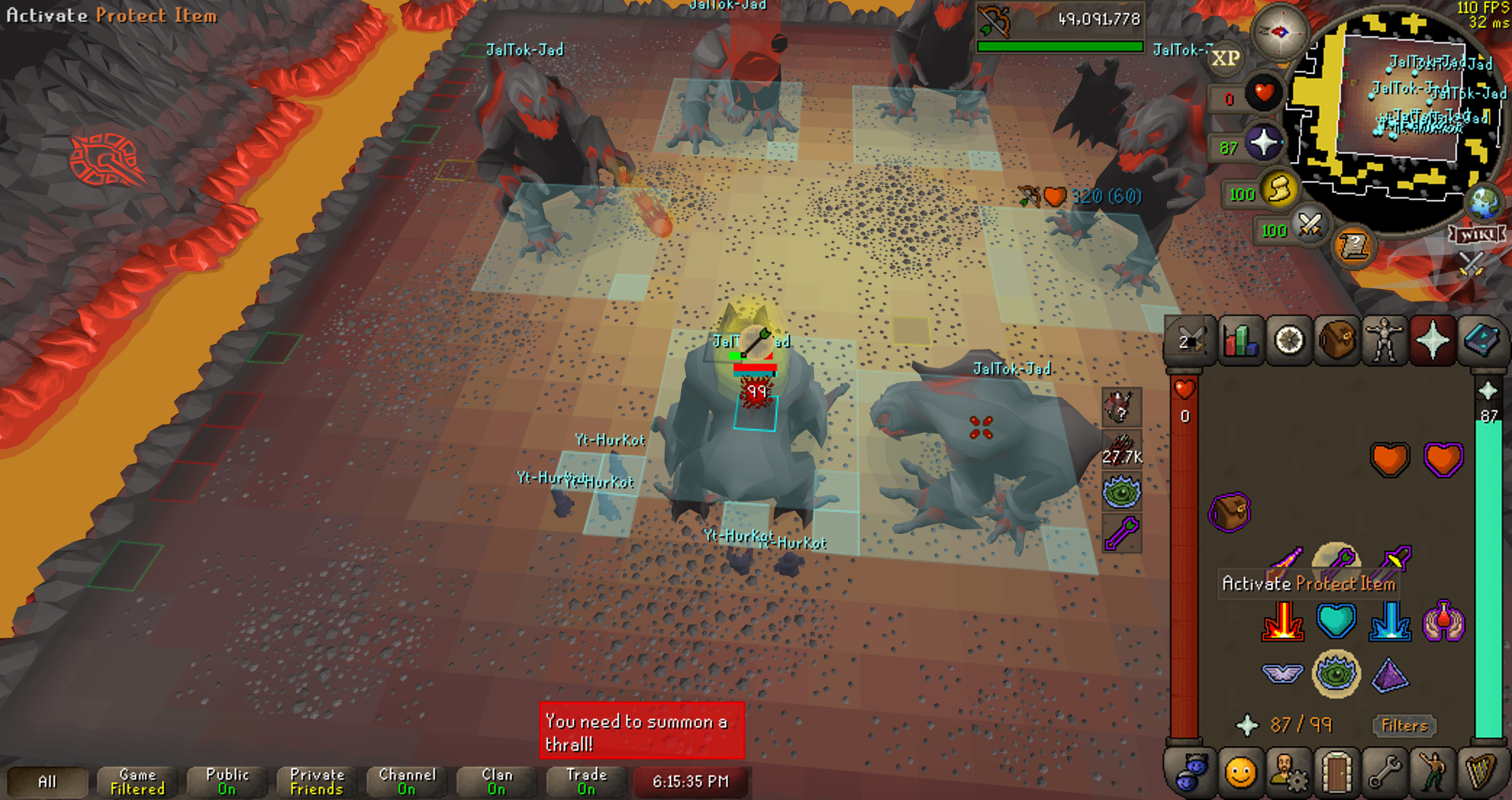Toggle the Game chat filter tab
The height and width of the screenshot is (800, 1512).
[137, 782]
